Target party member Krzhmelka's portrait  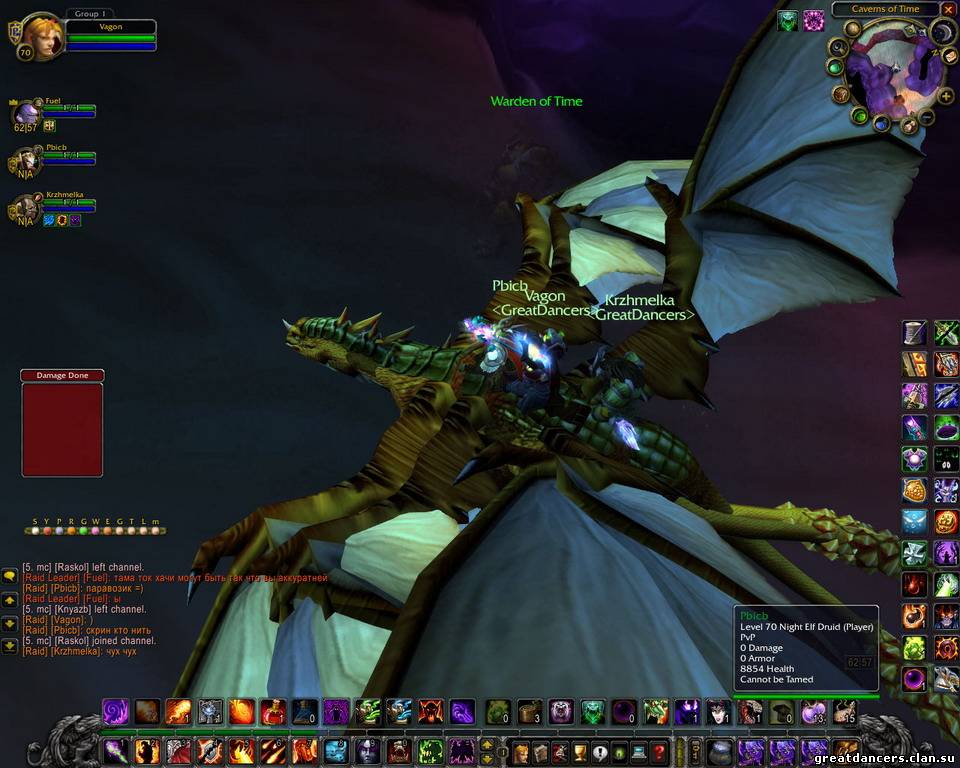[x=26, y=206]
